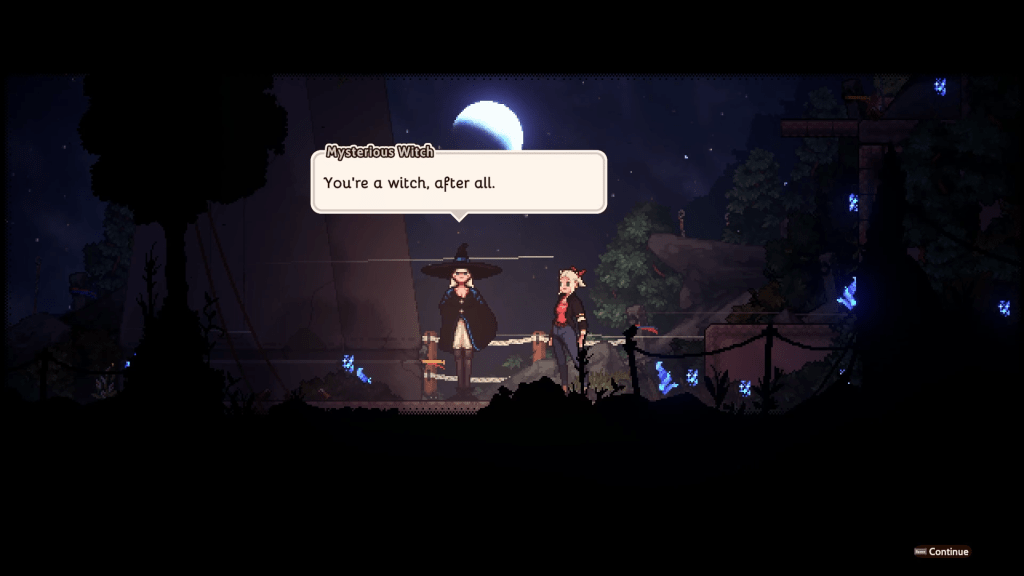Continue the Mysterious Witch dialogue
The height and width of the screenshot is (576, 1024).
[x=942, y=551]
